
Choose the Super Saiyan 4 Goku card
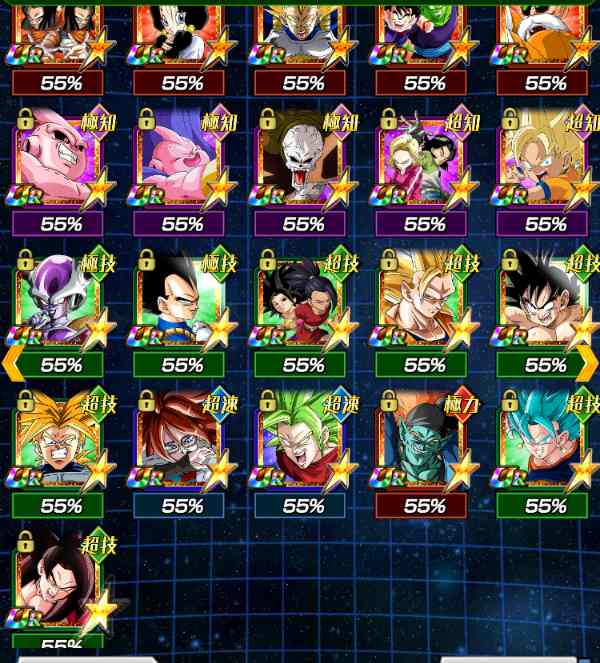pos(60,582)
